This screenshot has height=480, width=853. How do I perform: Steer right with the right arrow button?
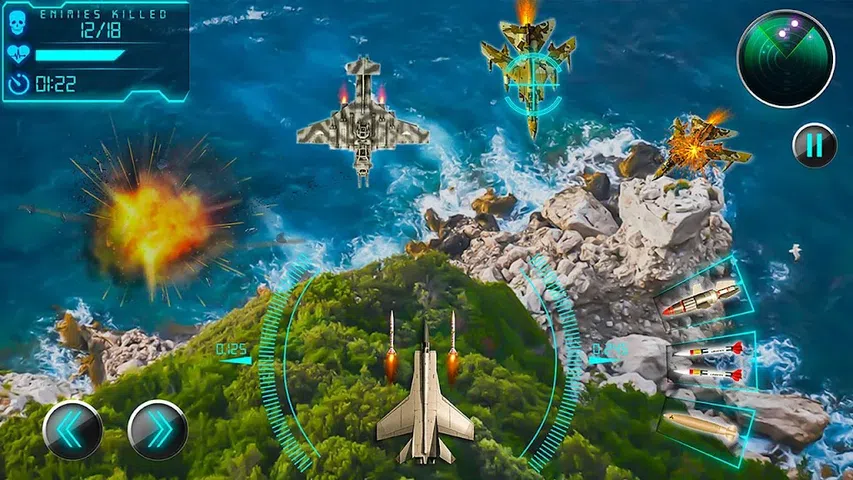click(158, 430)
